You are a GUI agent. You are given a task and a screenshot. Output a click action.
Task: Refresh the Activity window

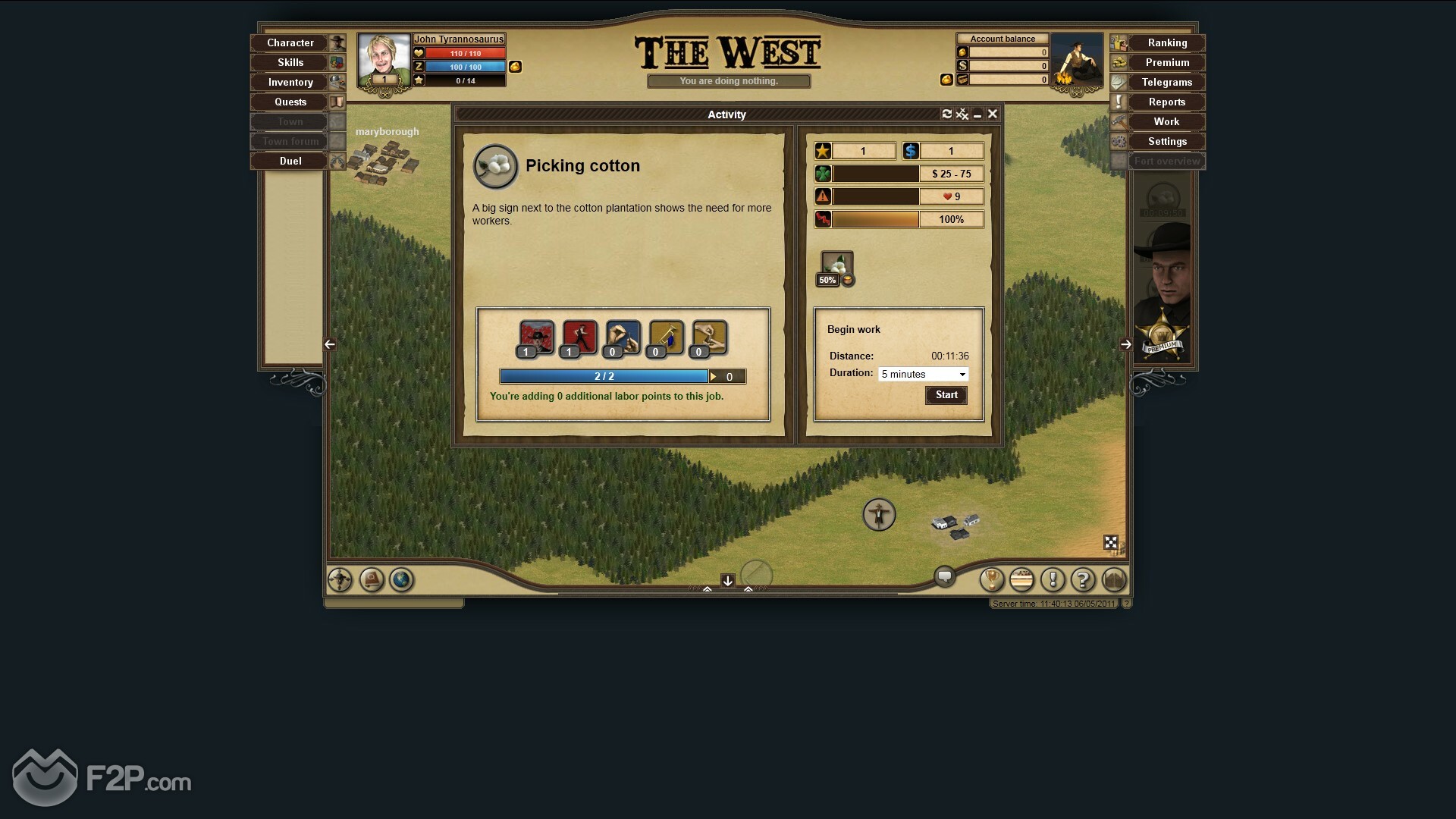point(946,114)
